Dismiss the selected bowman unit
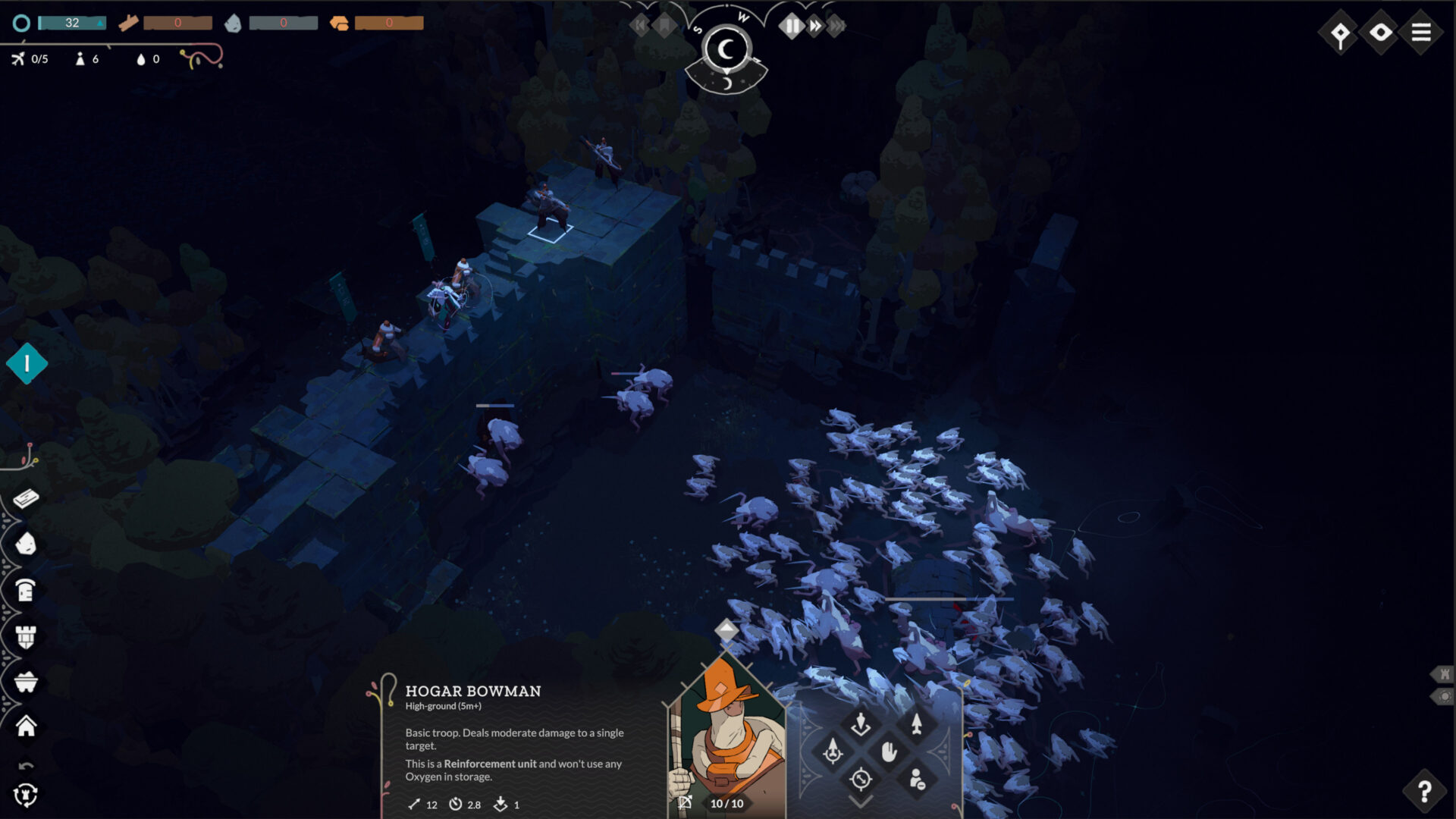The height and width of the screenshot is (819, 1456). (917, 780)
